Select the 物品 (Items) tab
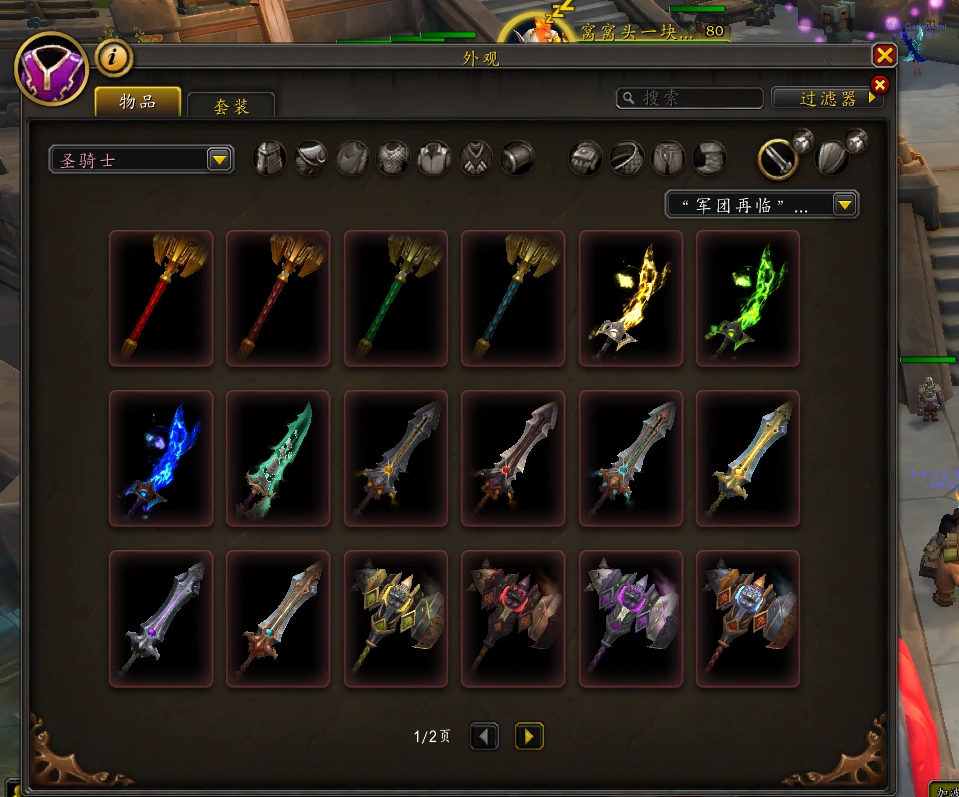The width and height of the screenshot is (959, 797). point(138,102)
